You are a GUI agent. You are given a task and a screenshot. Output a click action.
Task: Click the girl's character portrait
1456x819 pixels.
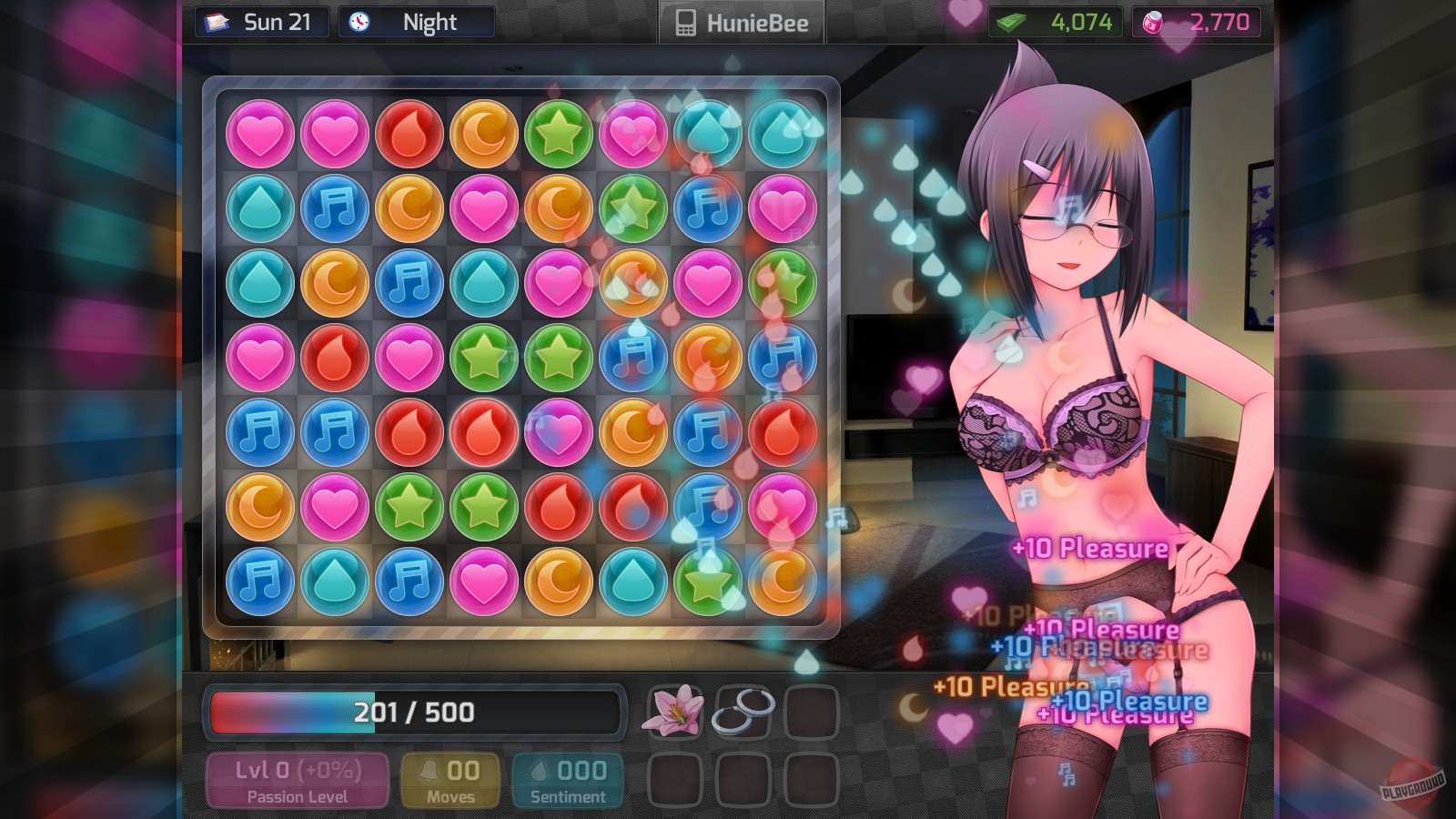1074,409
